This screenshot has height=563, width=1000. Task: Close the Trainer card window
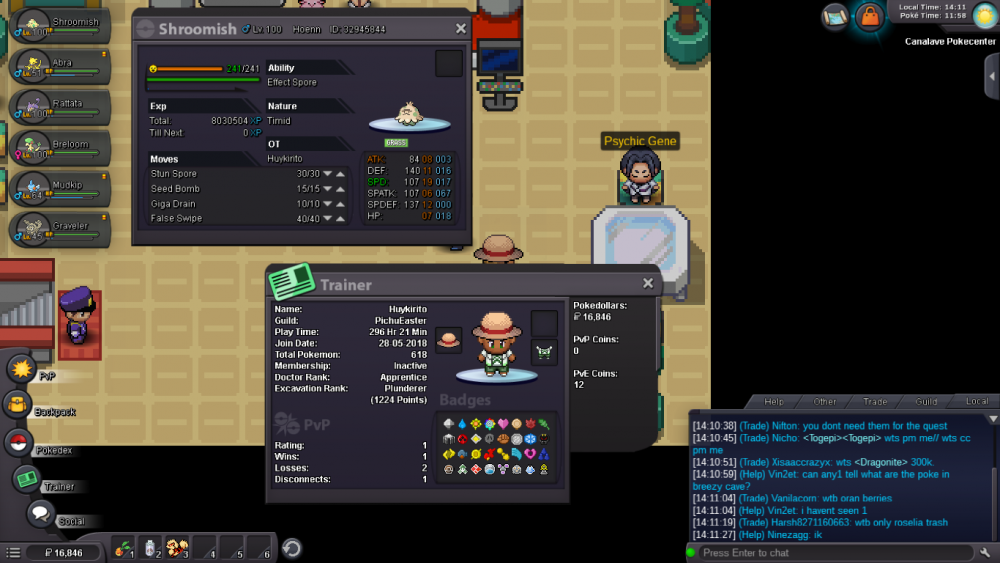[x=648, y=284]
